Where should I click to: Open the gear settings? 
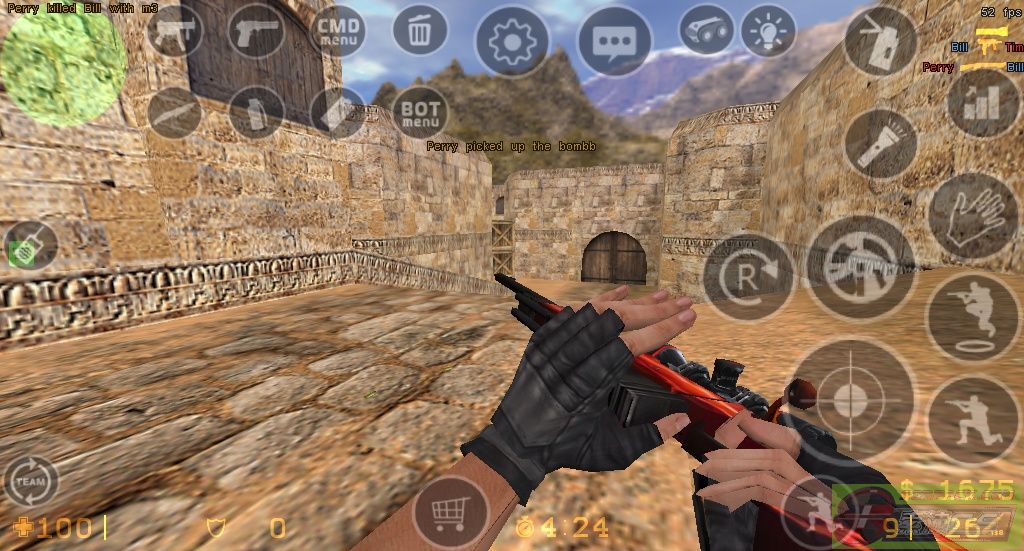[x=512, y=41]
